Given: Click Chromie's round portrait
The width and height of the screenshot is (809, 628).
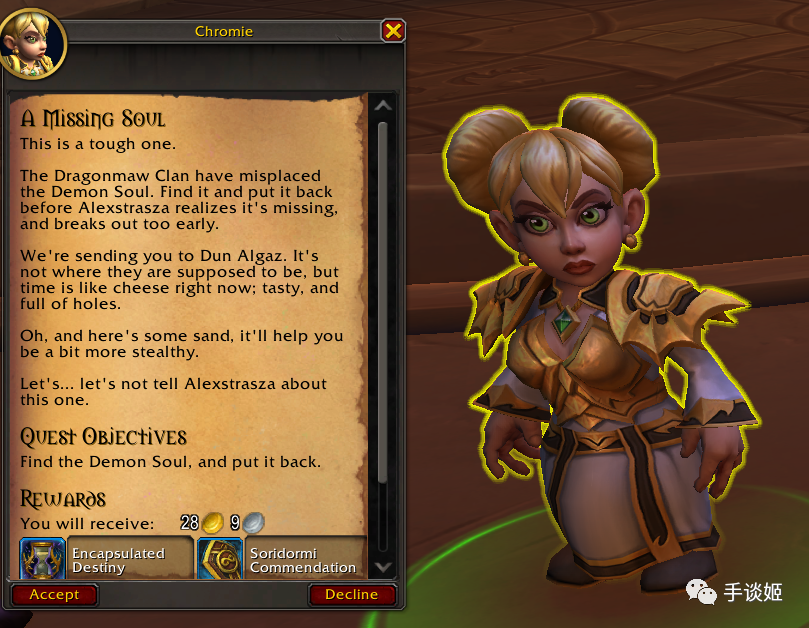Looking at the screenshot, I should coord(33,43).
